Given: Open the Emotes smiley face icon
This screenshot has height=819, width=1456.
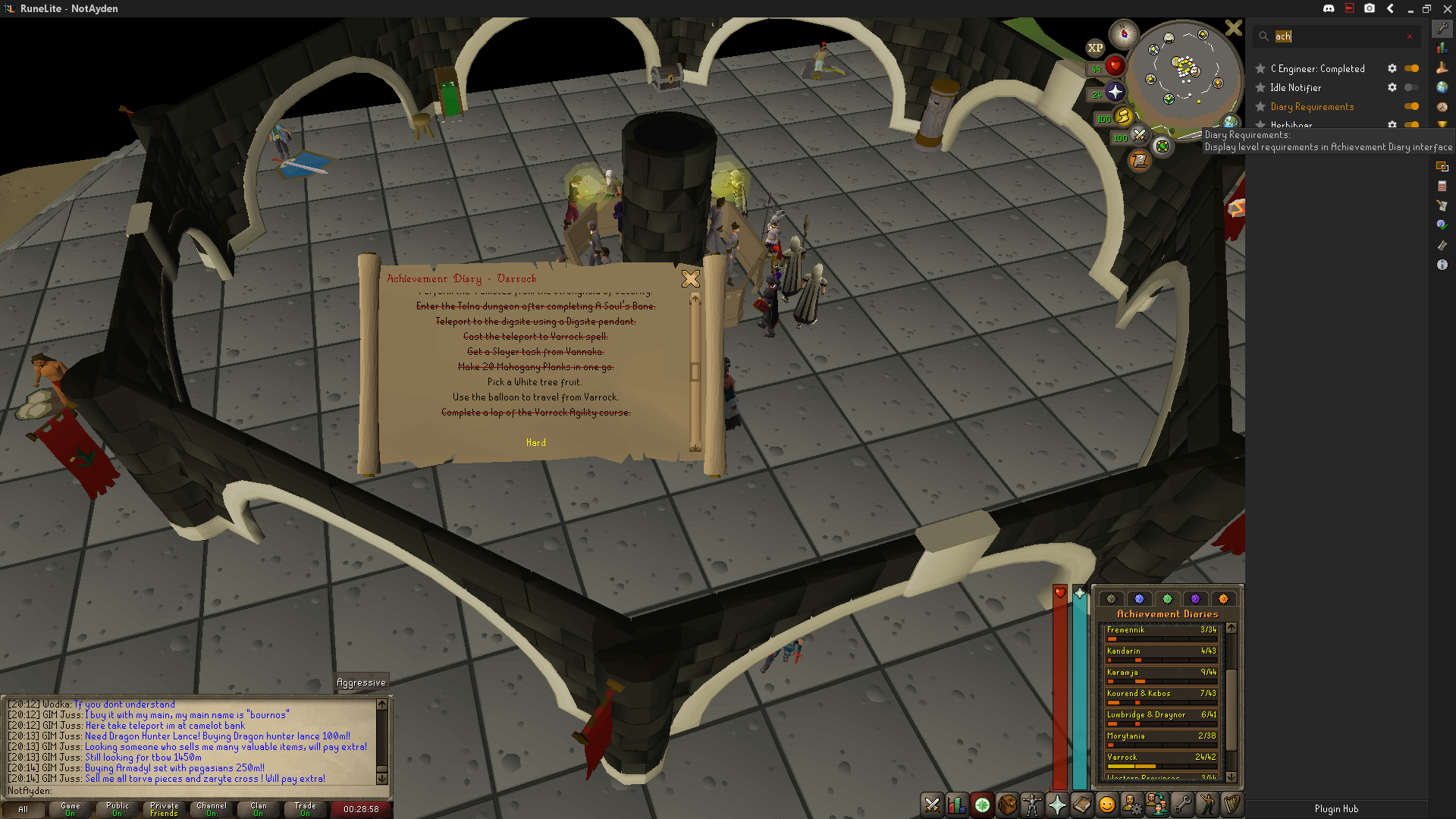Looking at the screenshot, I should 1107,805.
